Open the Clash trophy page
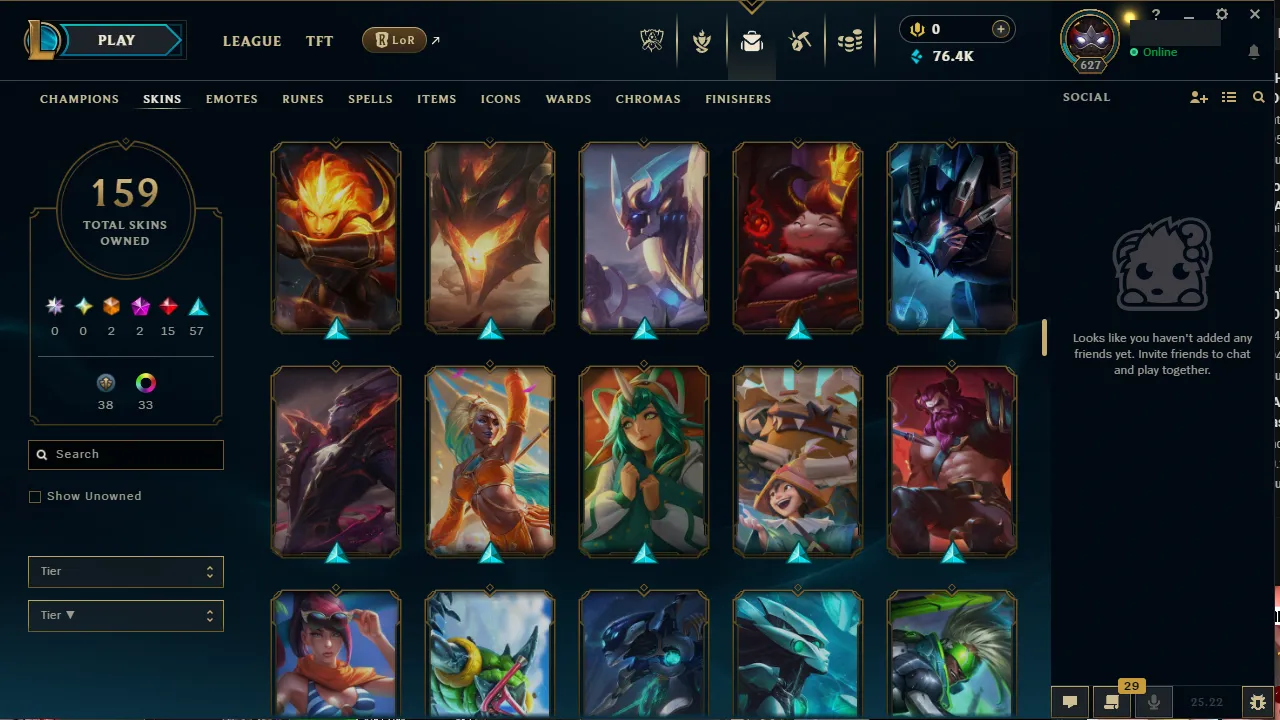The image size is (1280, 720). [x=701, y=41]
